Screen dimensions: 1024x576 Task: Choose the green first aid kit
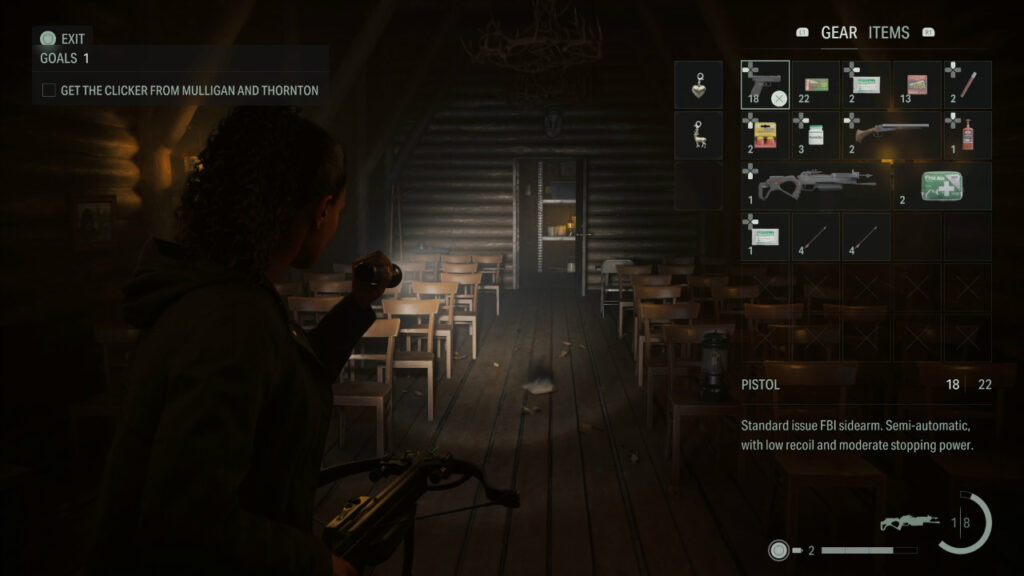(x=942, y=186)
